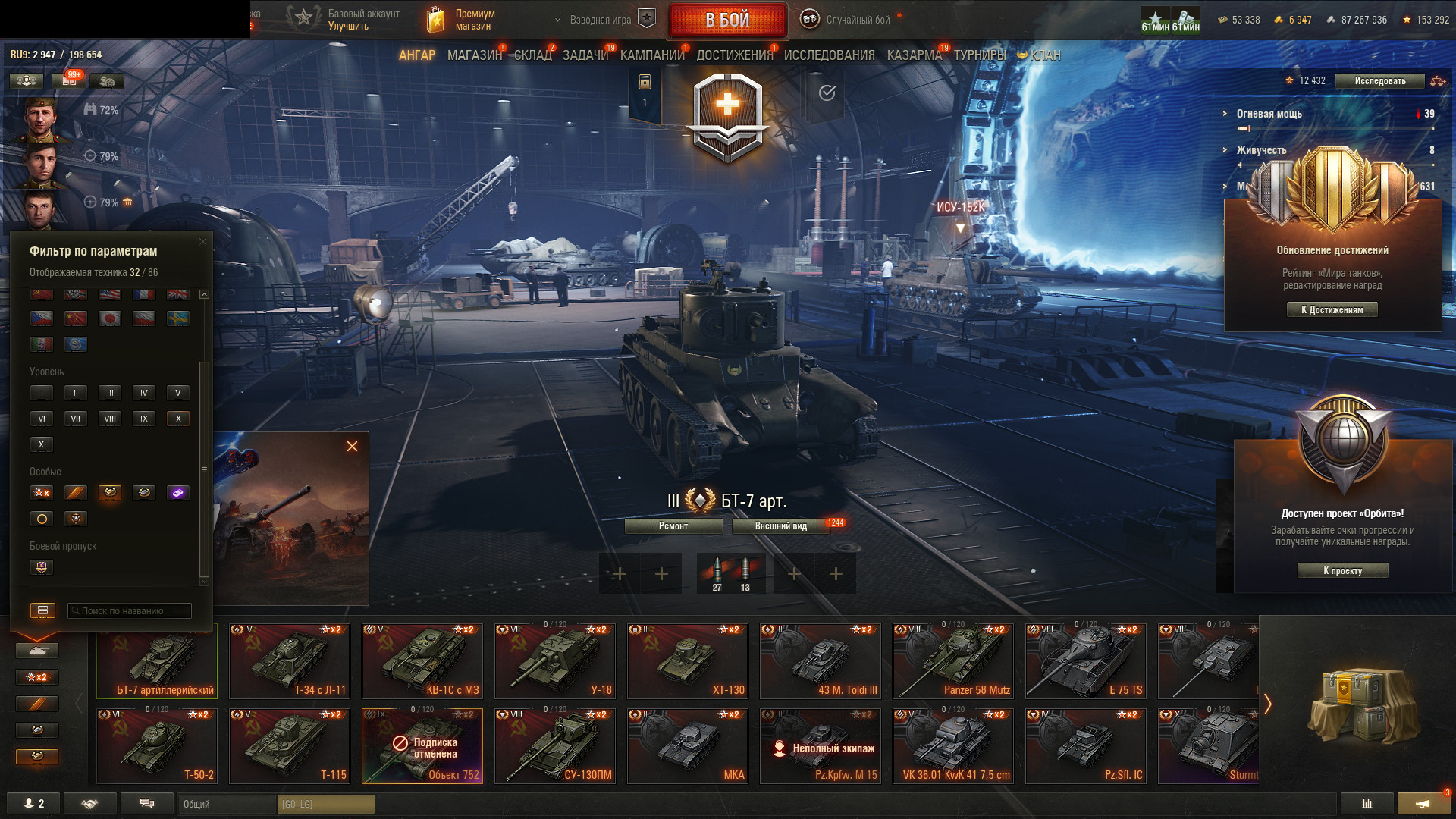Image resolution: width=1456 pixels, height=819 pixels.
Task: Filter vehicles by tier X
Action: coord(178,419)
